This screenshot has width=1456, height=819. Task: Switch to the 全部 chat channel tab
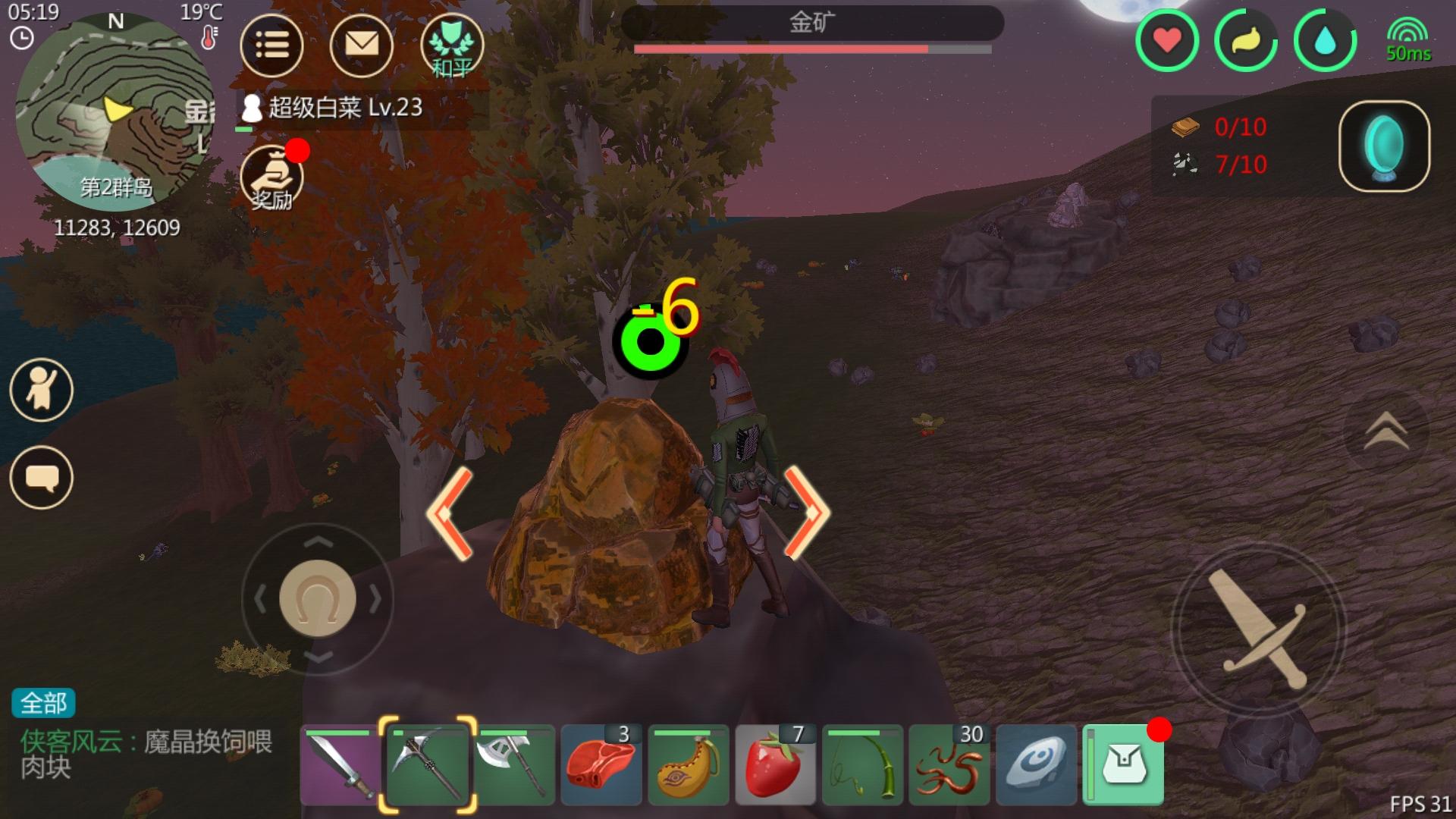(x=43, y=703)
